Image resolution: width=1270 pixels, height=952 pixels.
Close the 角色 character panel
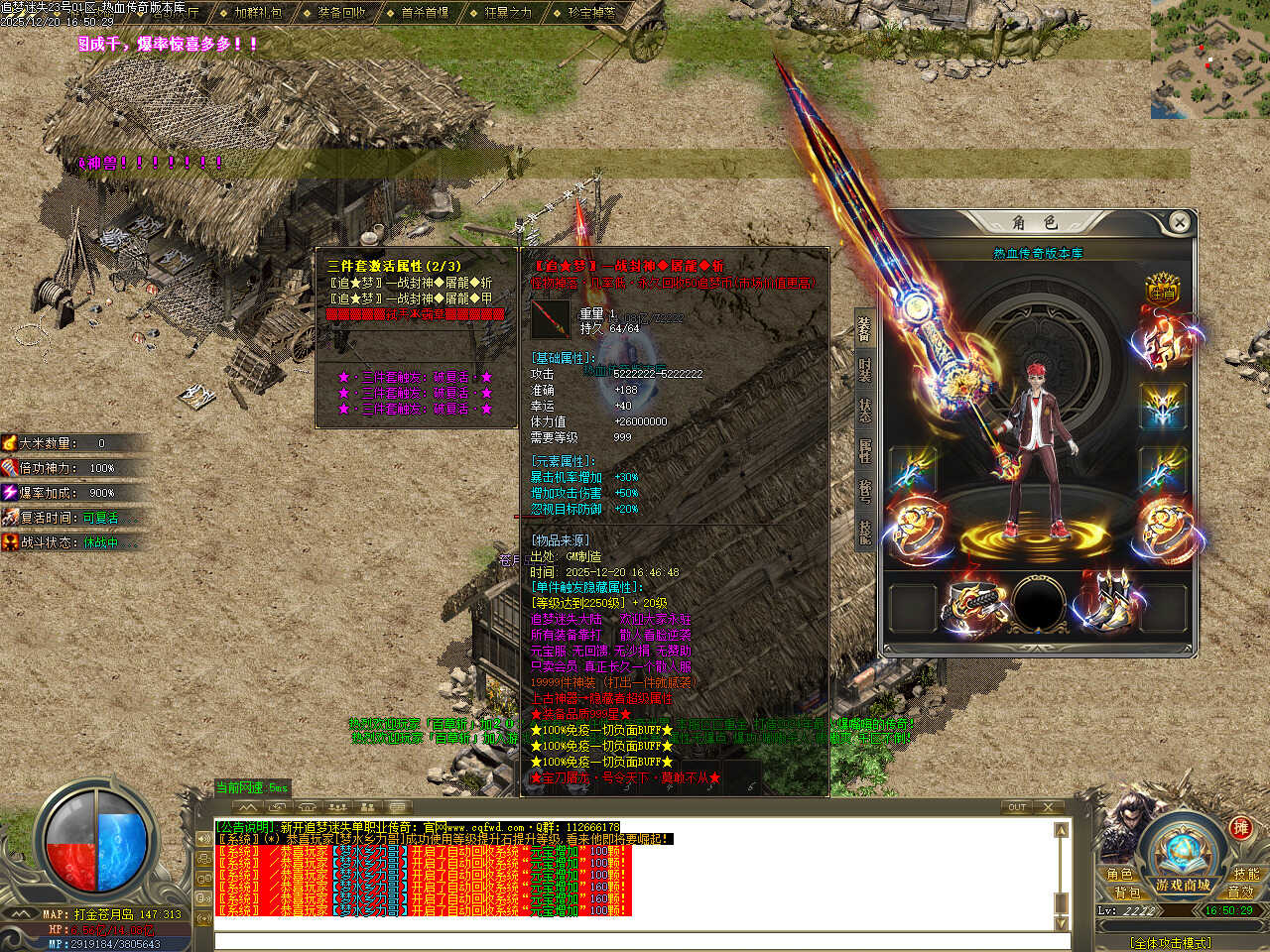click(x=1179, y=222)
